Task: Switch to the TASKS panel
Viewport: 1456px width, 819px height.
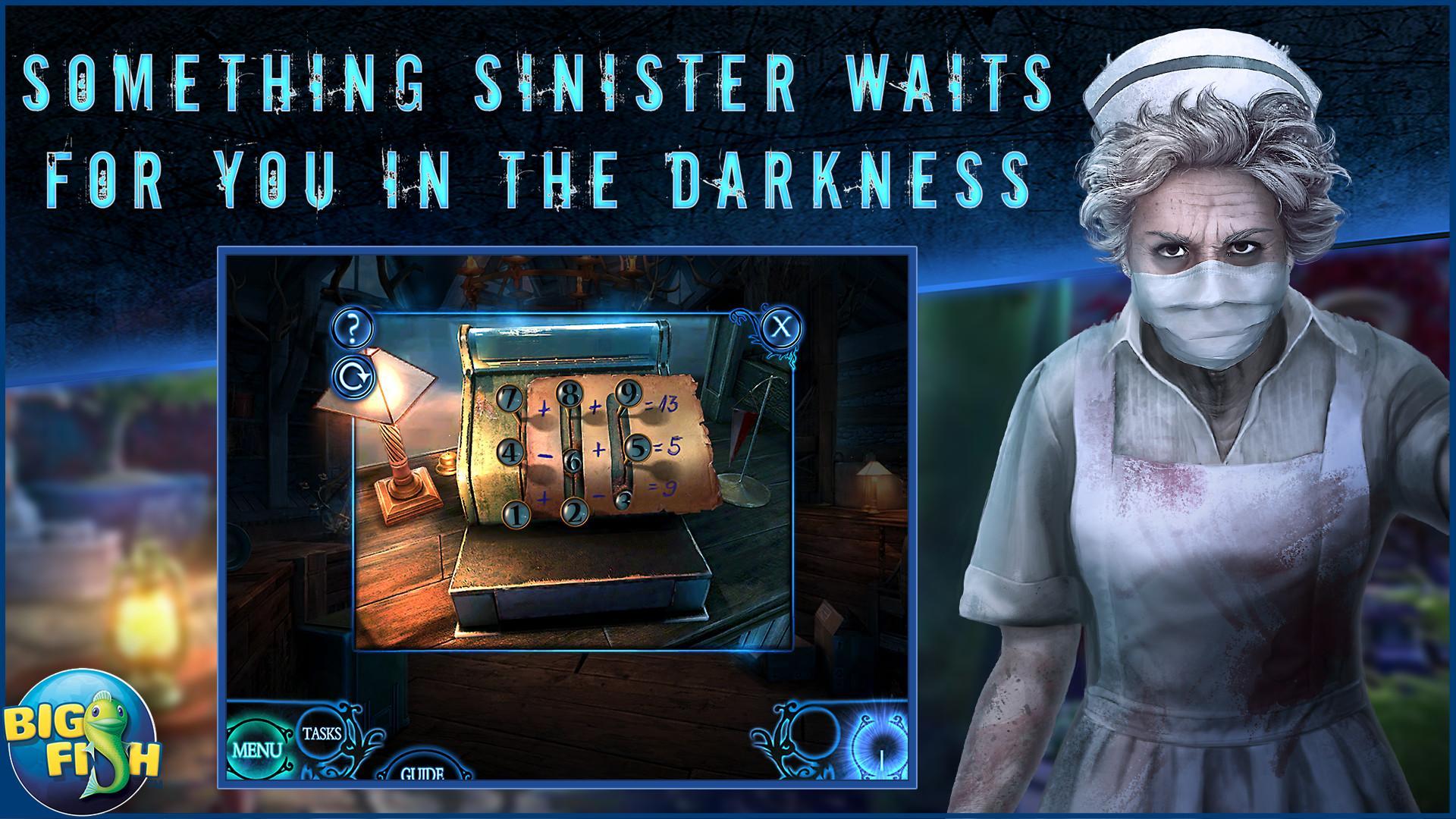Action: [322, 733]
